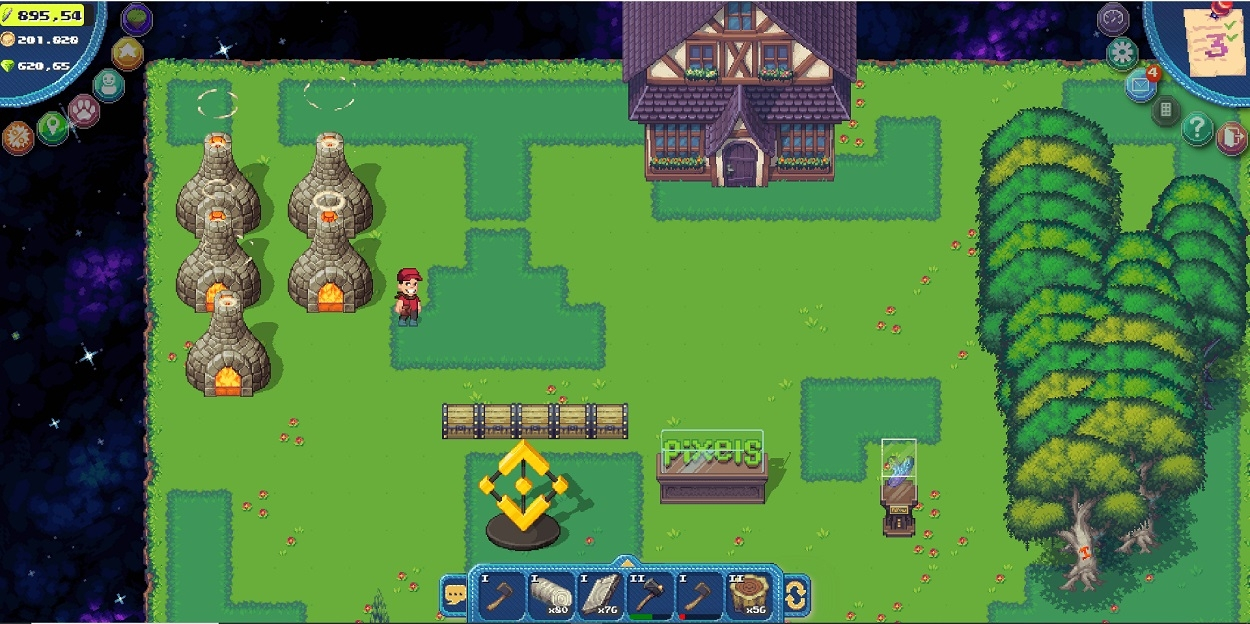Open the gear settings button

pyautogui.click(x=1122, y=53)
